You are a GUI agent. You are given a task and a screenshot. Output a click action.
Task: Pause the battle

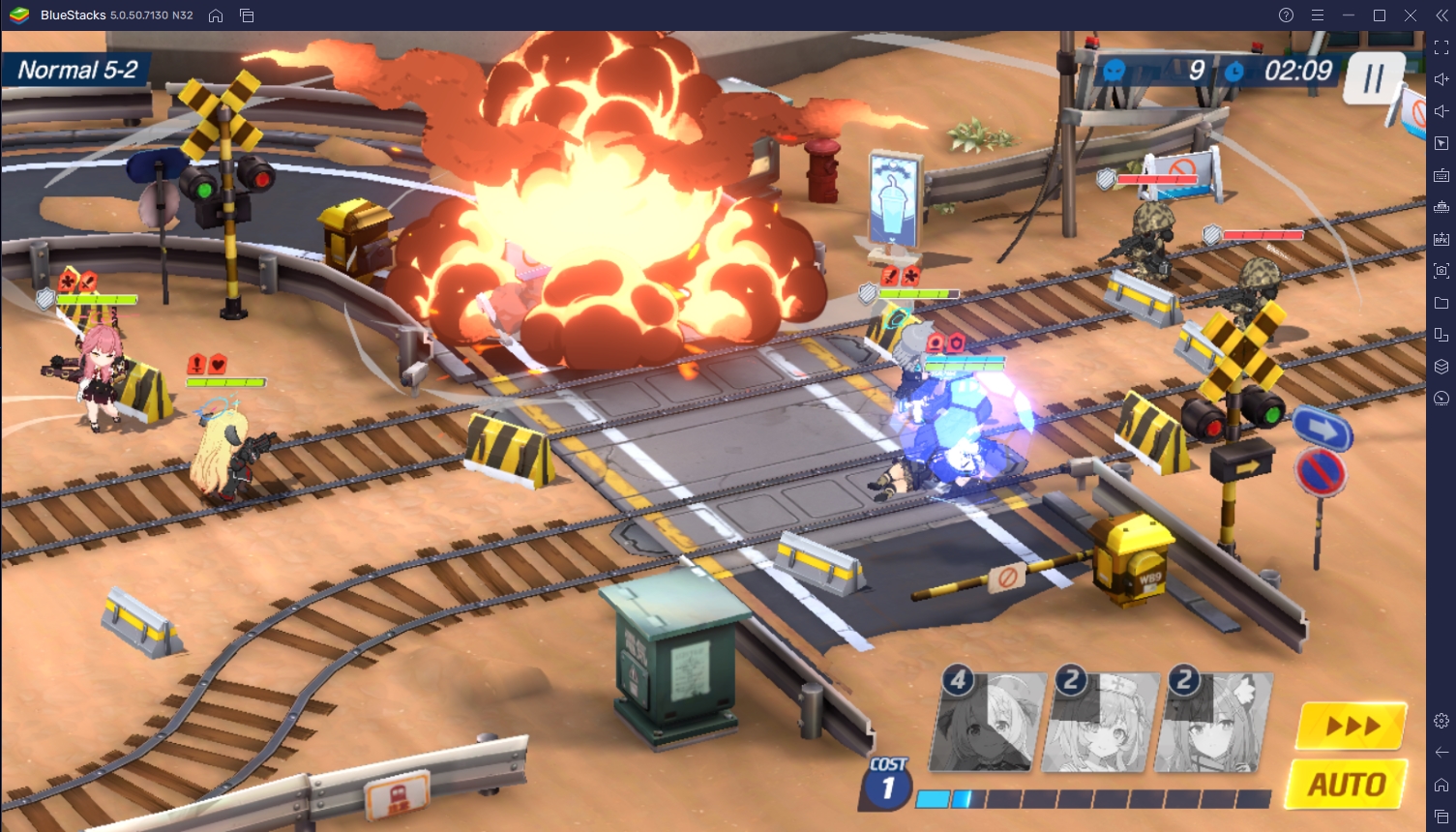1373,78
